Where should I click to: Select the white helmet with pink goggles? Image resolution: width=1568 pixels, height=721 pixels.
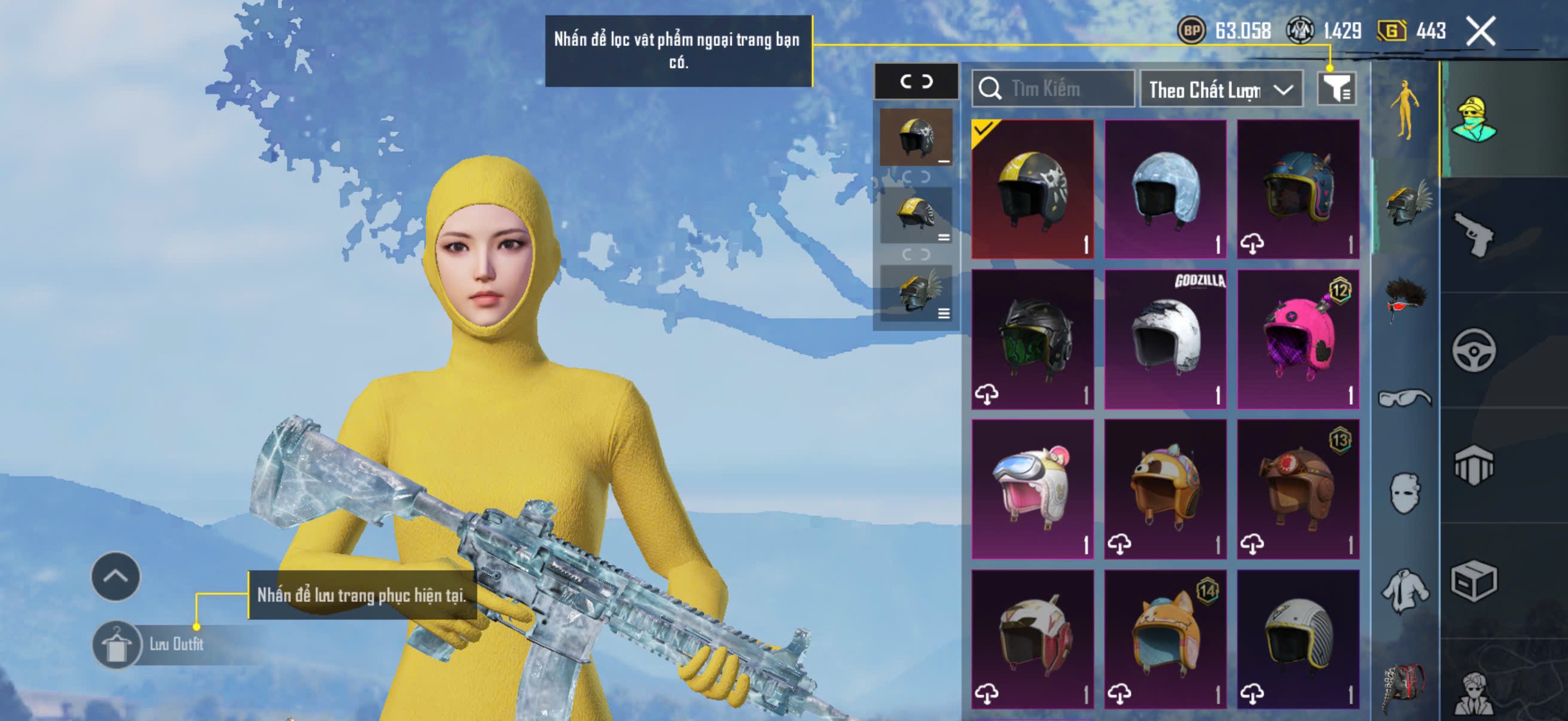click(x=1032, y=489)
